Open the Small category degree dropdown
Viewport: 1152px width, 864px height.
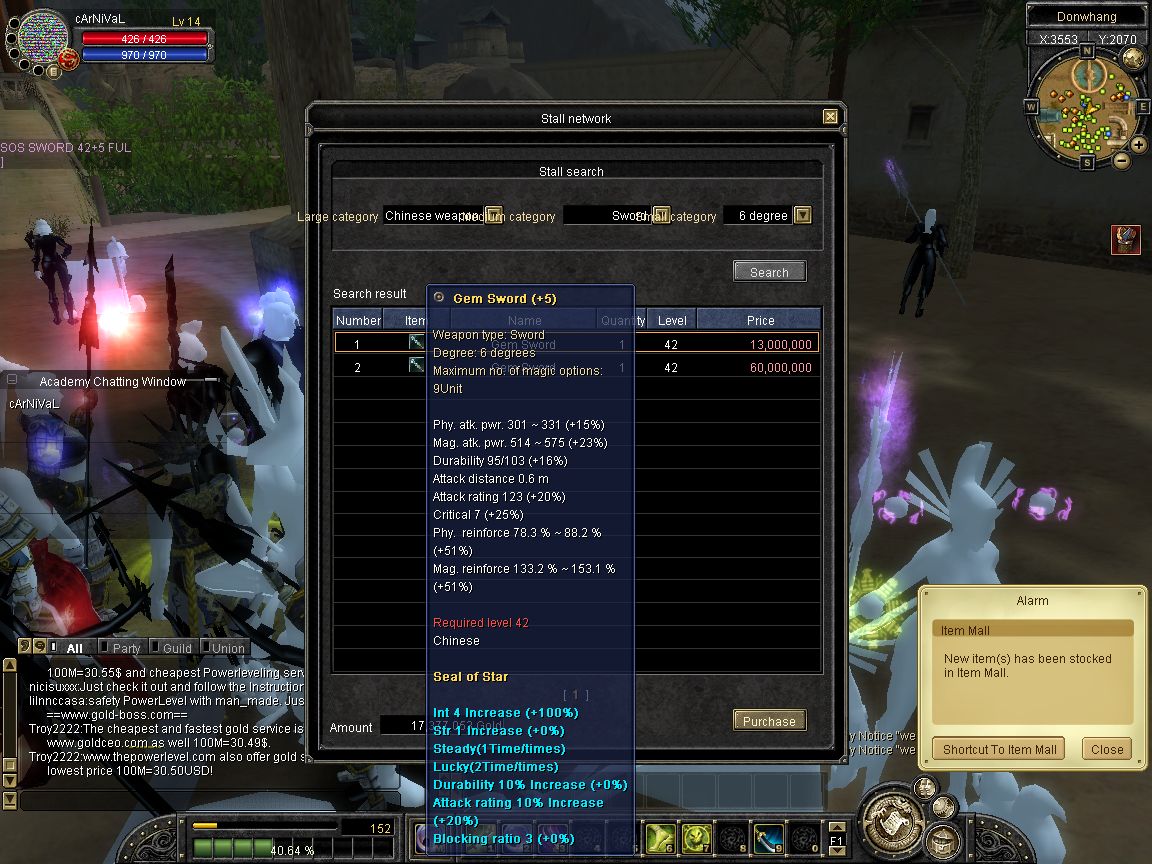pos(802,216)
